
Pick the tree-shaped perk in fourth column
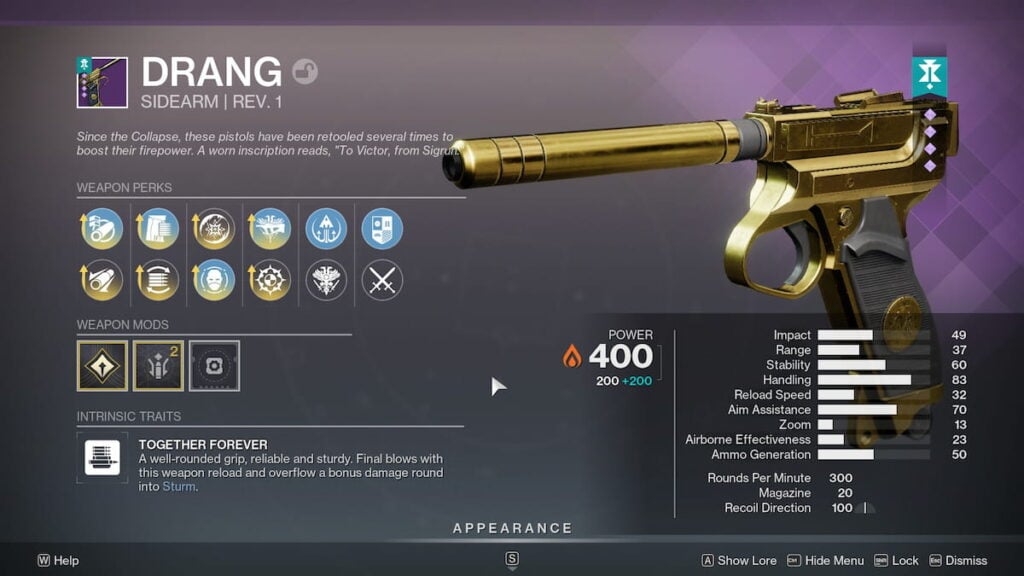(270, 228)
